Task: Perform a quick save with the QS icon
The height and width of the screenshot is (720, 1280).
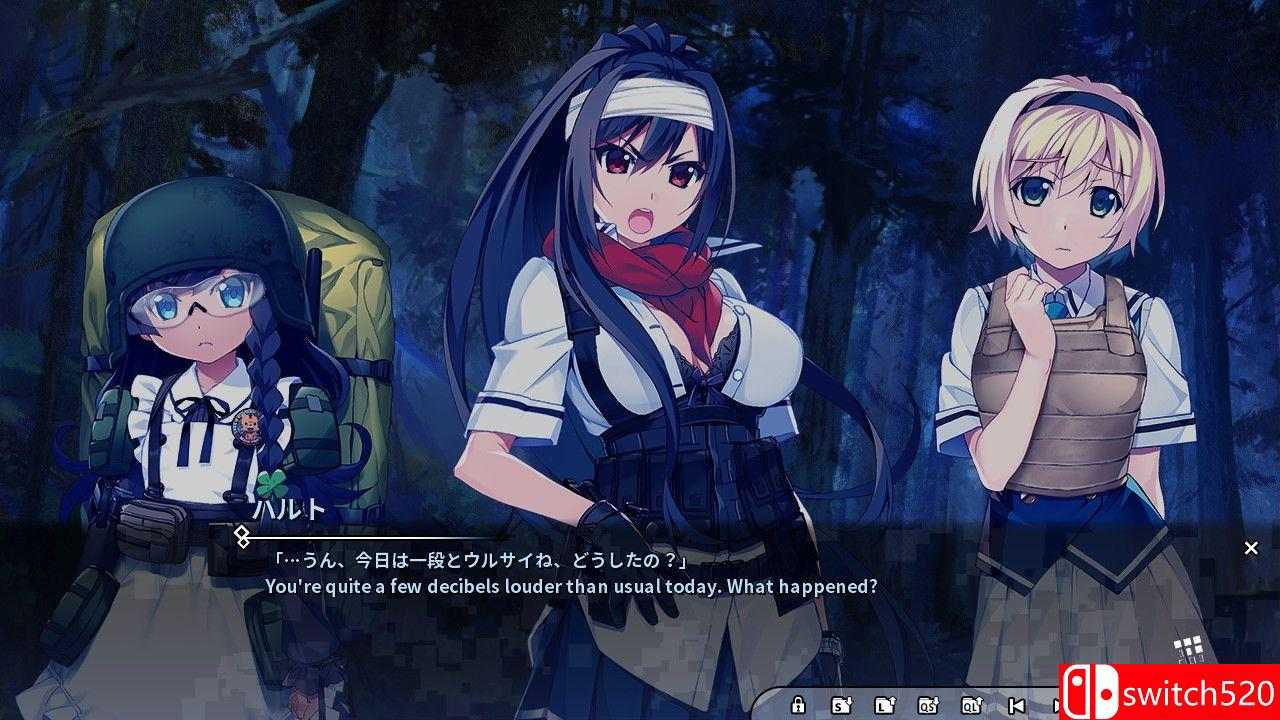Action: 927,705
